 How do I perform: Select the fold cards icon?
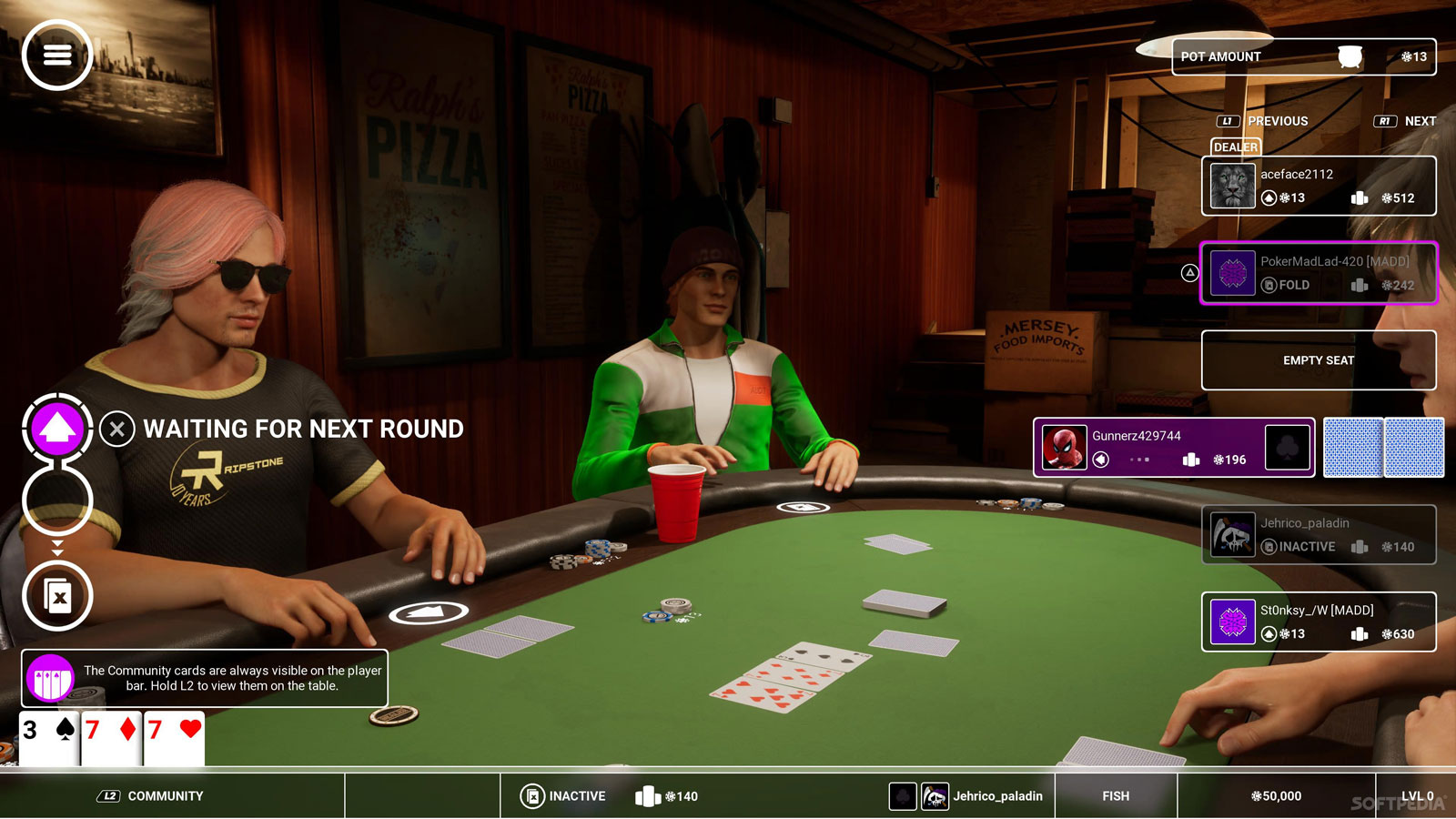[57, 596]
